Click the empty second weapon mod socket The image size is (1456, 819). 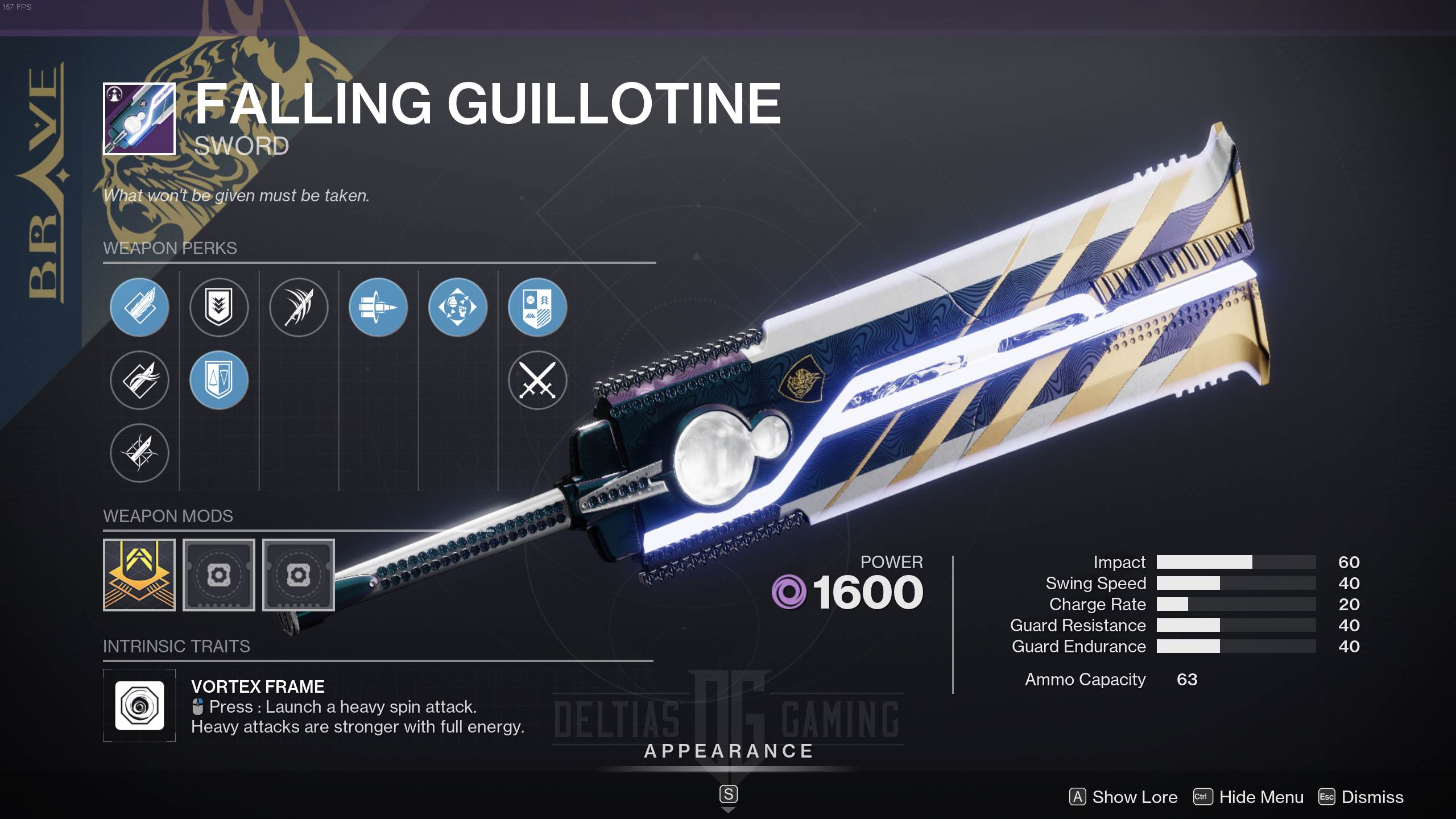(x=219, y=575)
